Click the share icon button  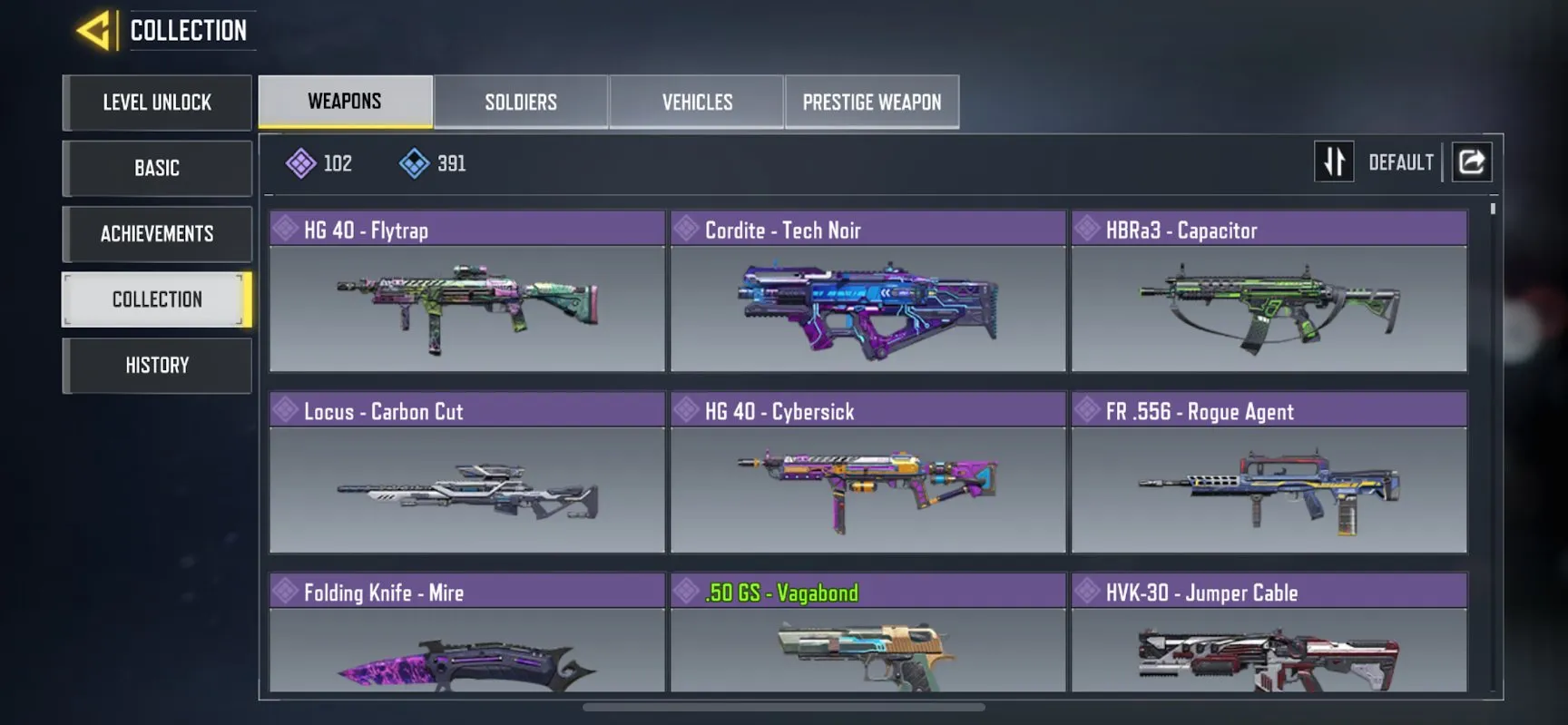pos(1472,162)
